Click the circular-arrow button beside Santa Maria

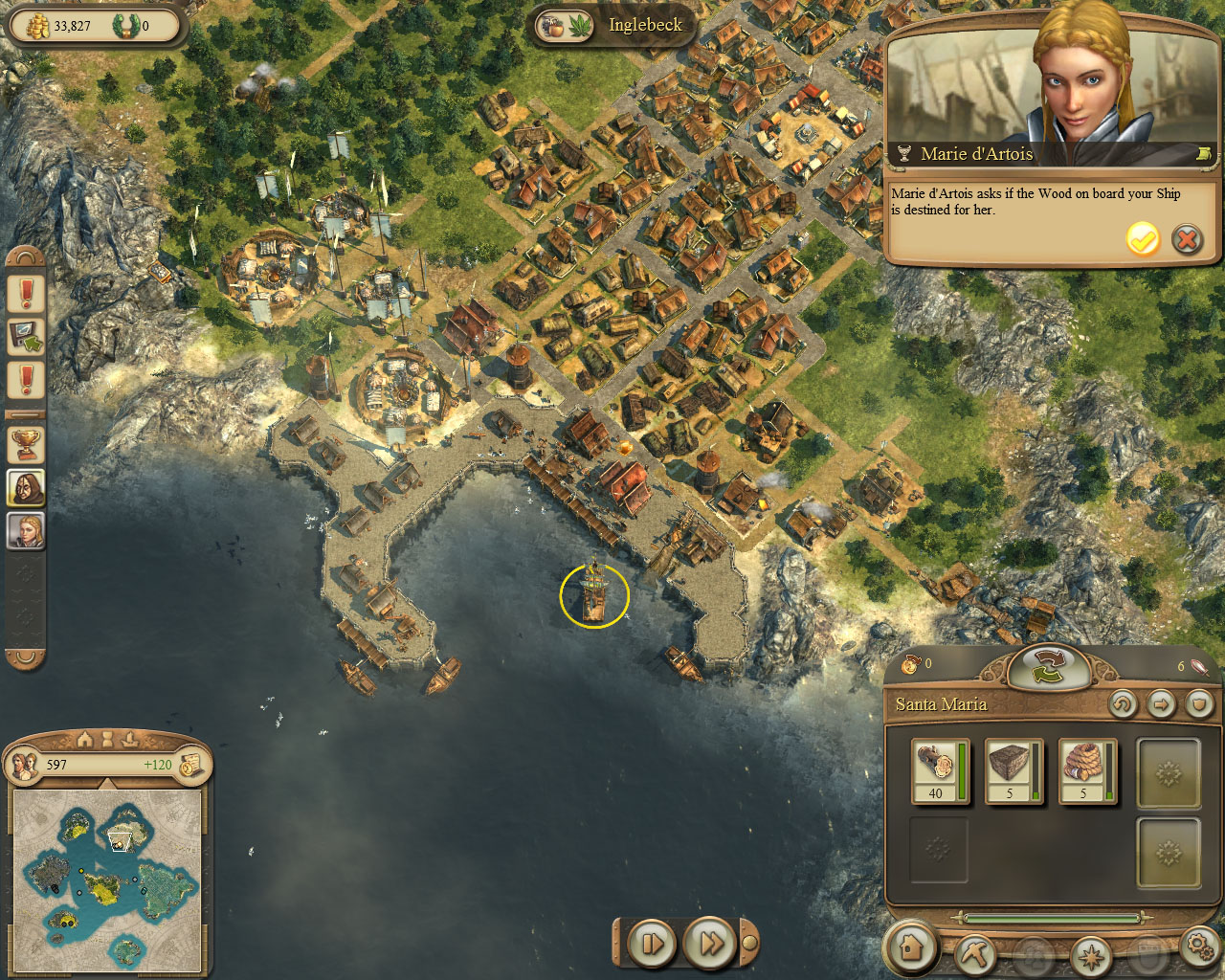click(1123, 705)
